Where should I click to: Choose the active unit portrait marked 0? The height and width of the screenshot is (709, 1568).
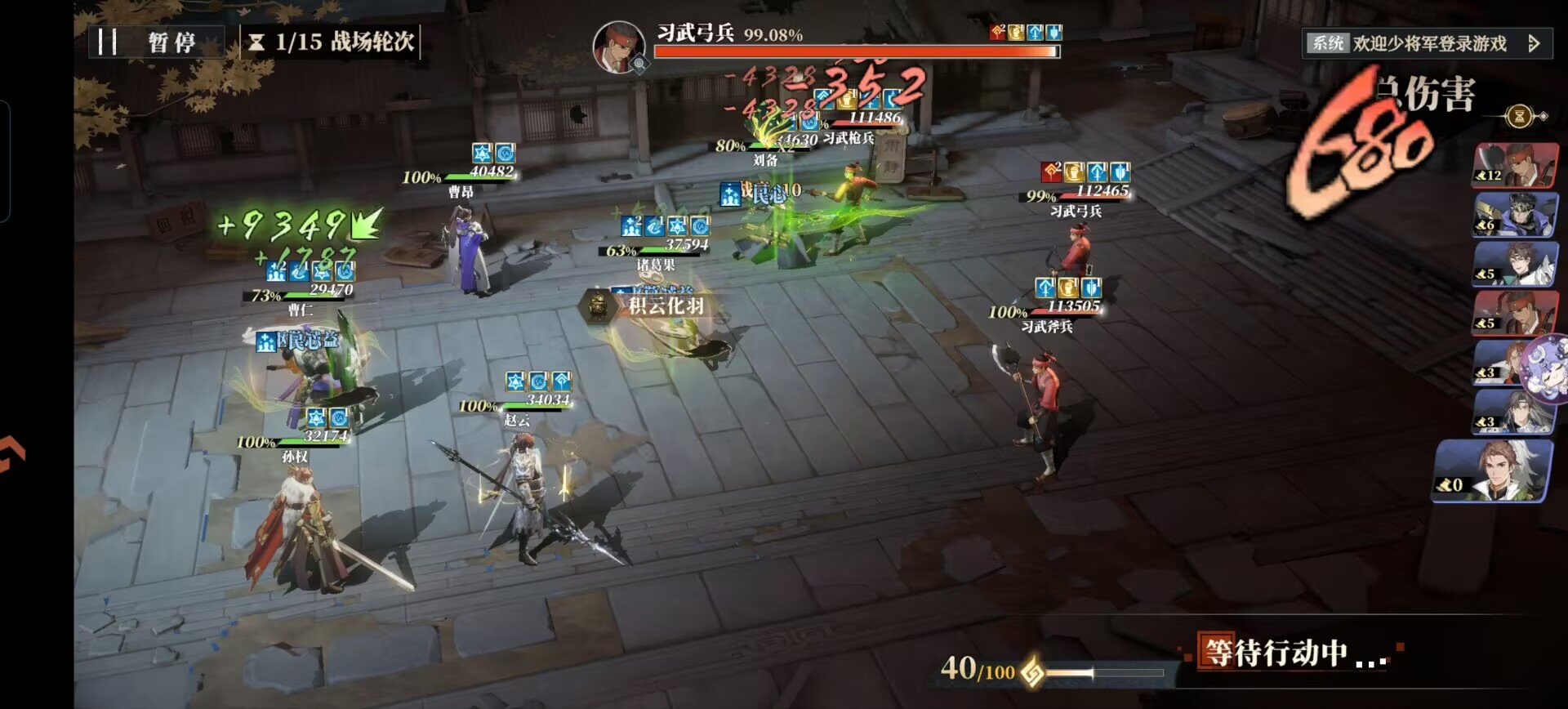click(1491, 472)
